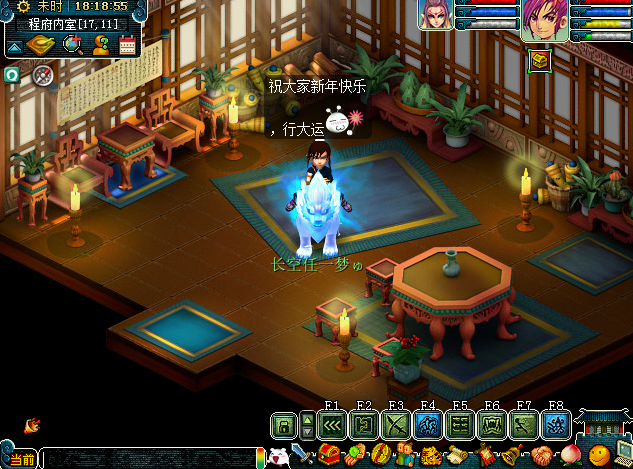Image resolution: width=633 pixels, height=469 pixels.
Task: Toggle the hotbar padlock button
Action: (284, 426)
